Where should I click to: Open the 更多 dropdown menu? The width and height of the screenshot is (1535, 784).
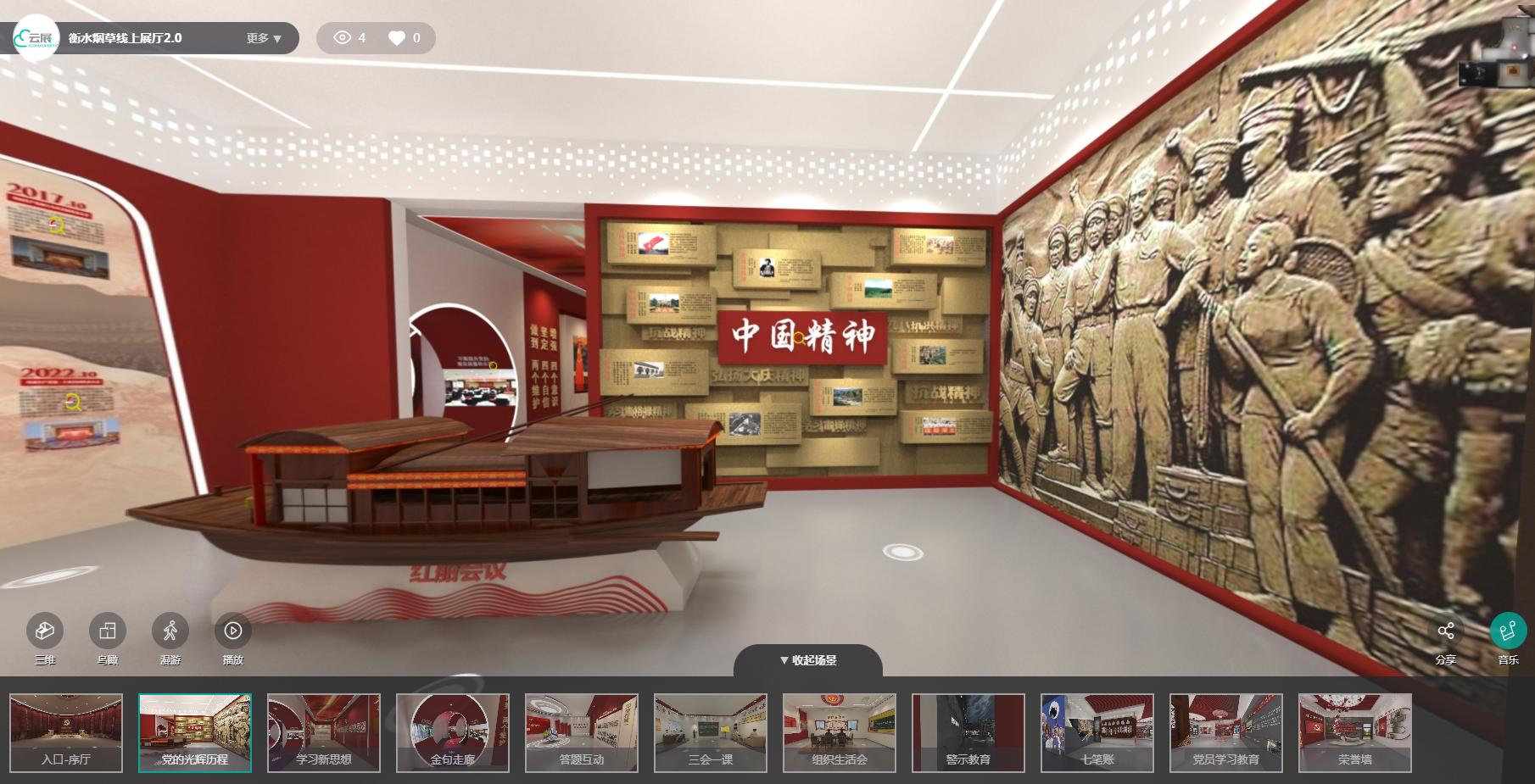coord(260,37)
